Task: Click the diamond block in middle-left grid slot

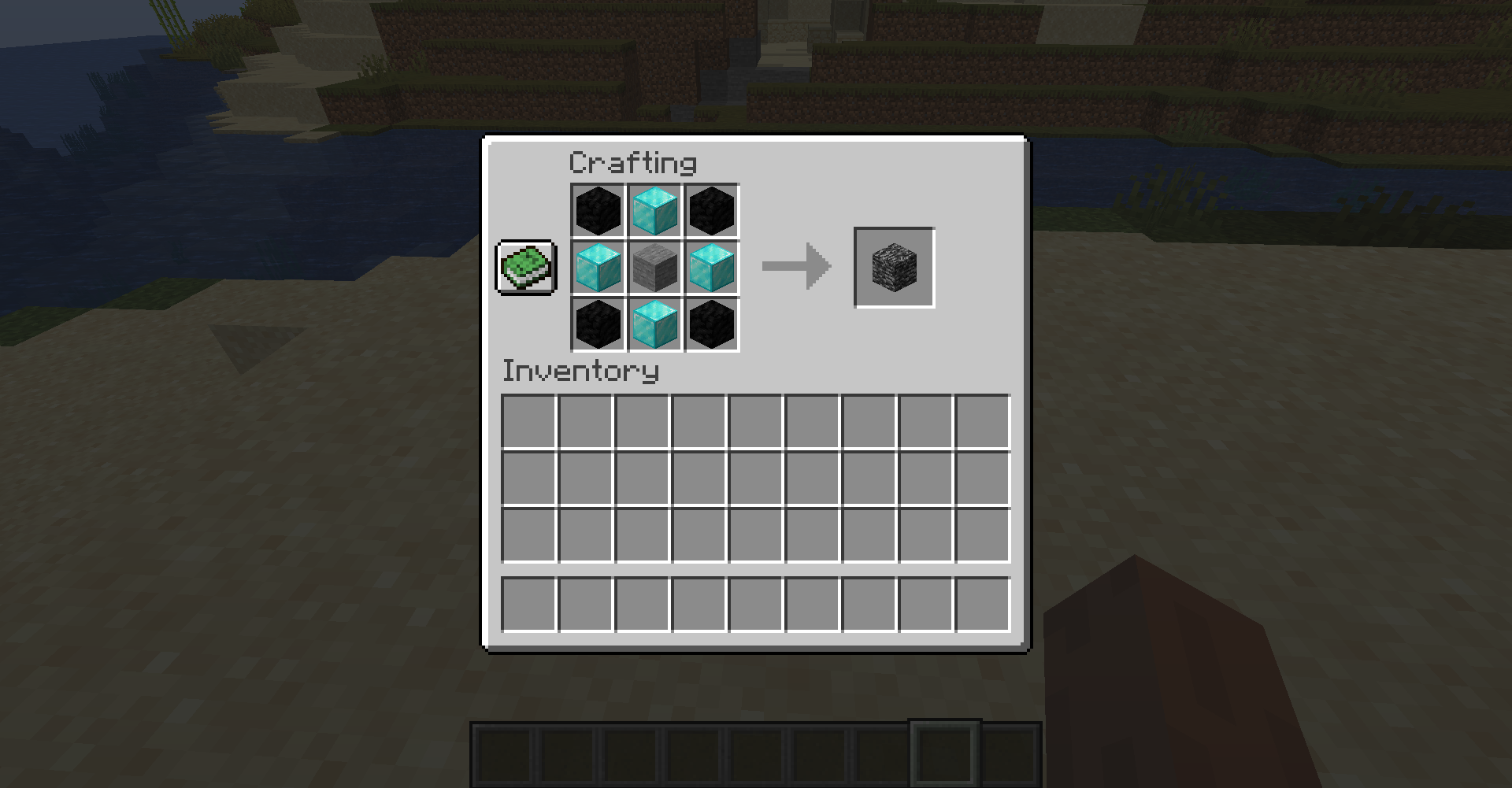Action: [597, 268]
